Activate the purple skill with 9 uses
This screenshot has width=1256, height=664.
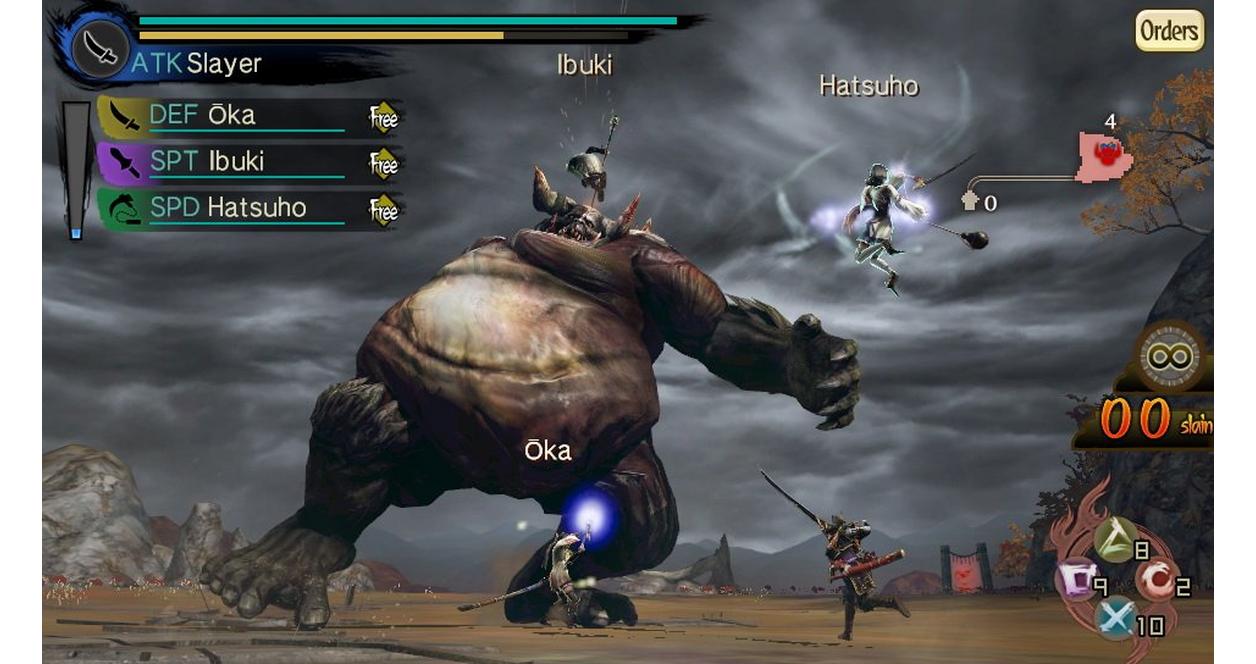coord(1077,577)
